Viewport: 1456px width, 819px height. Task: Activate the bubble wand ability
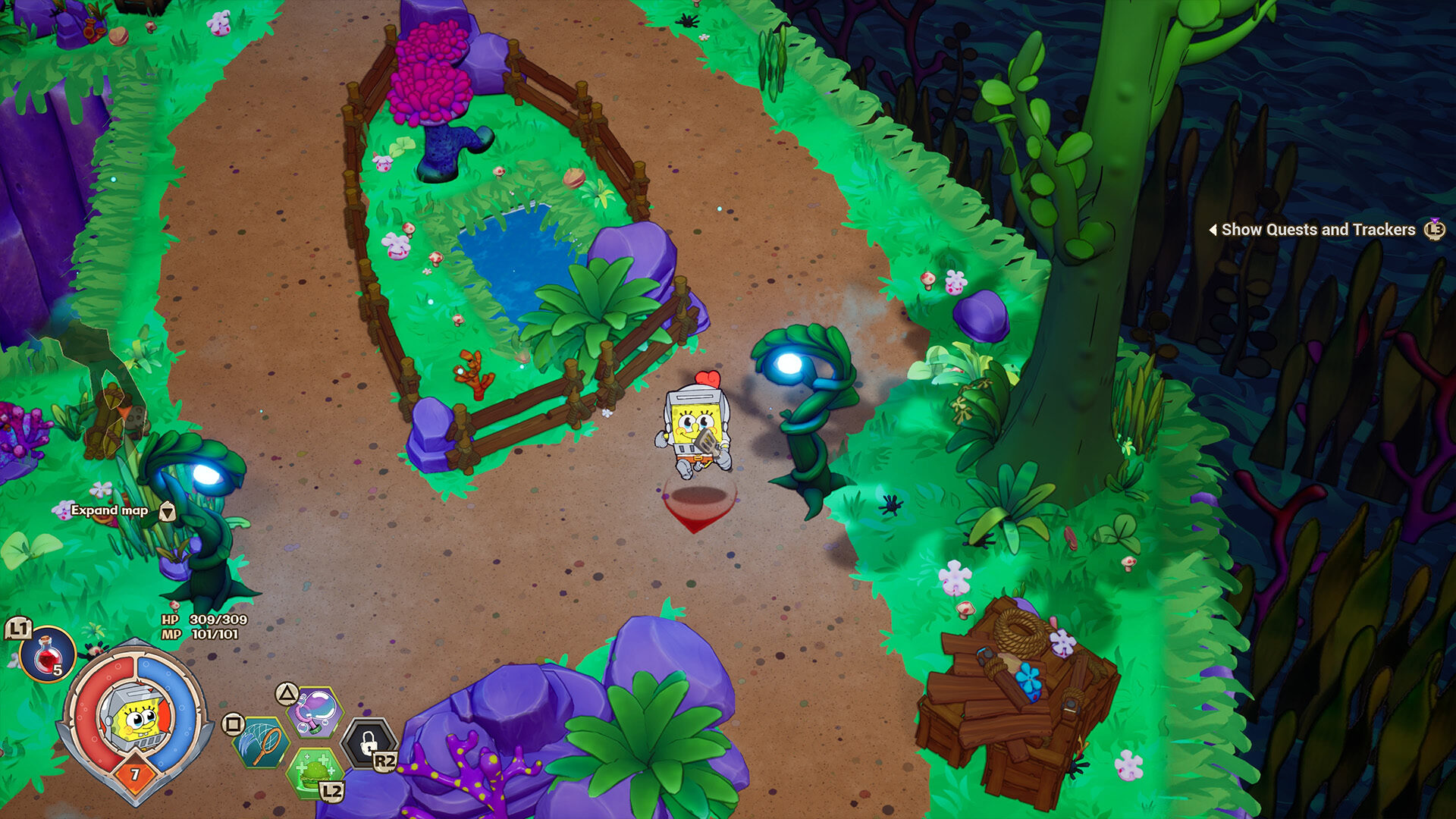point(315,712)
